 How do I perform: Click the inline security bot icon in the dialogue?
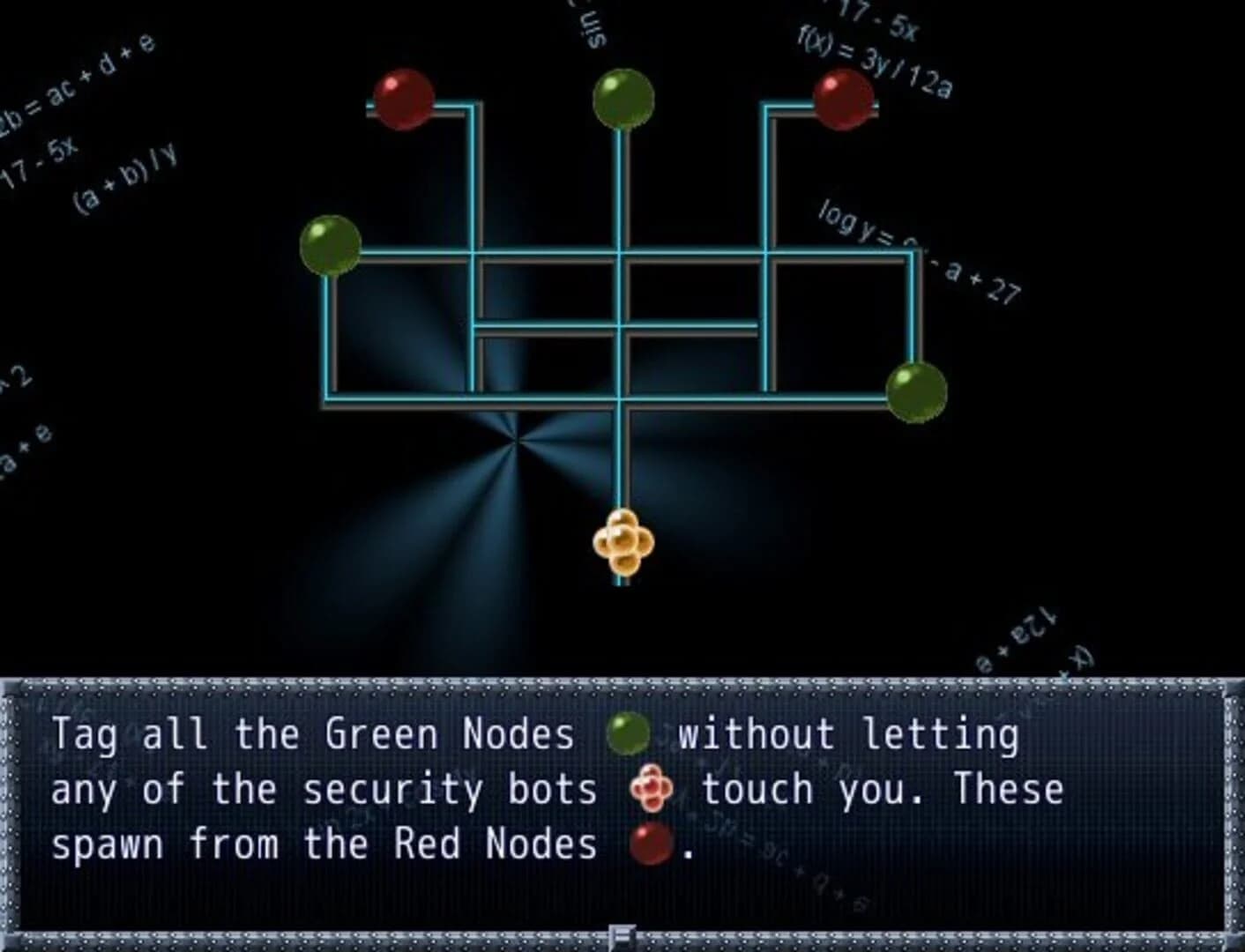click(654, 788)
